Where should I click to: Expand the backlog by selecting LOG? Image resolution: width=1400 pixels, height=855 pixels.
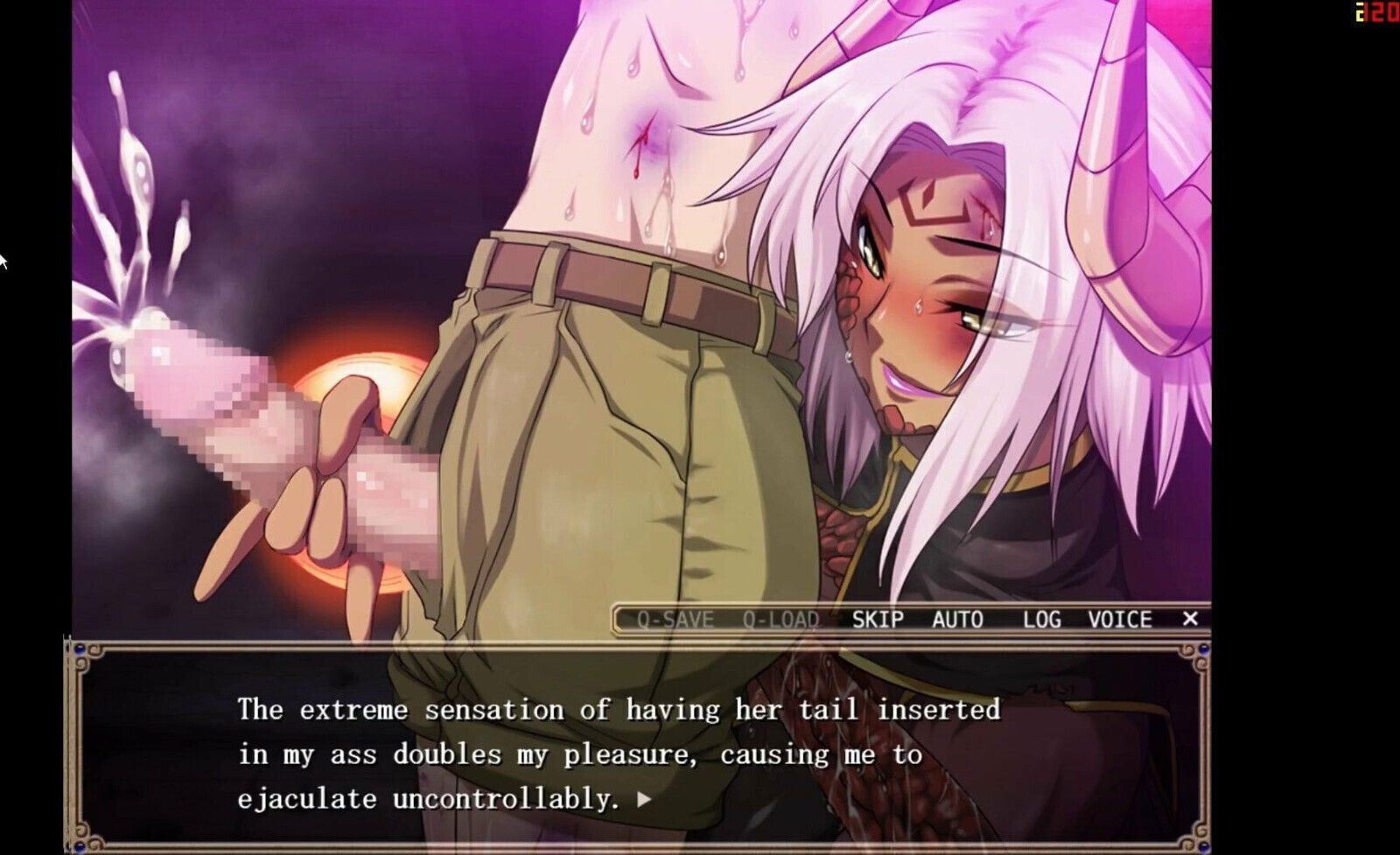(x=1041, y=619)
